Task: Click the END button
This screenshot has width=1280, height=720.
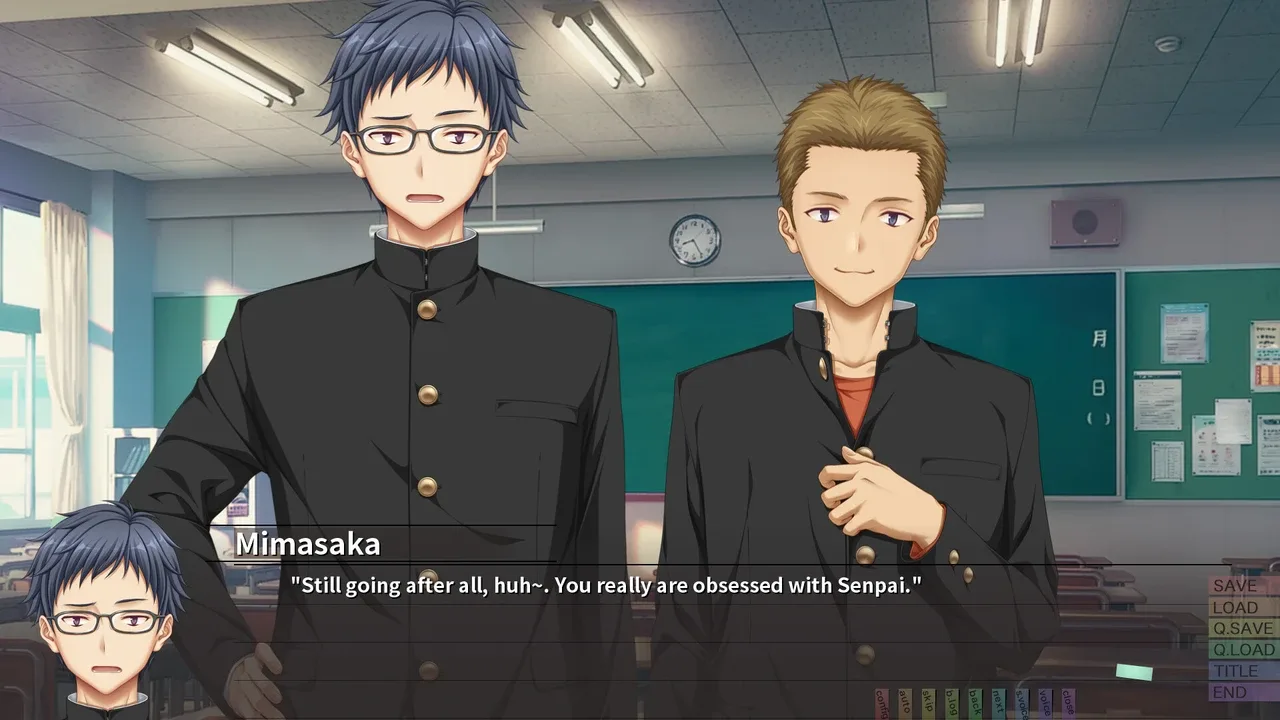Action: (1242, 692)
